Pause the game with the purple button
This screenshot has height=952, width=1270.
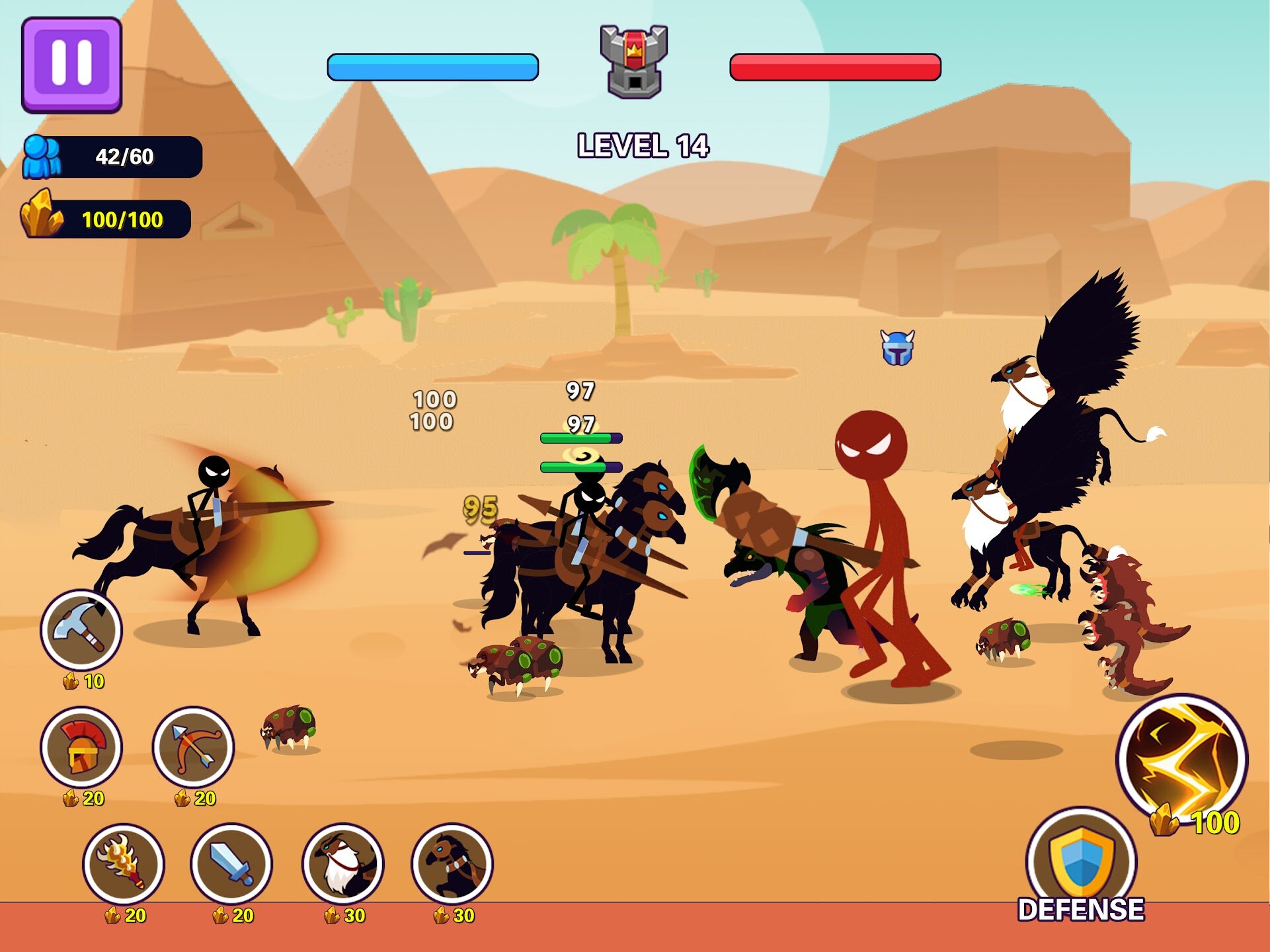point(71,65)
